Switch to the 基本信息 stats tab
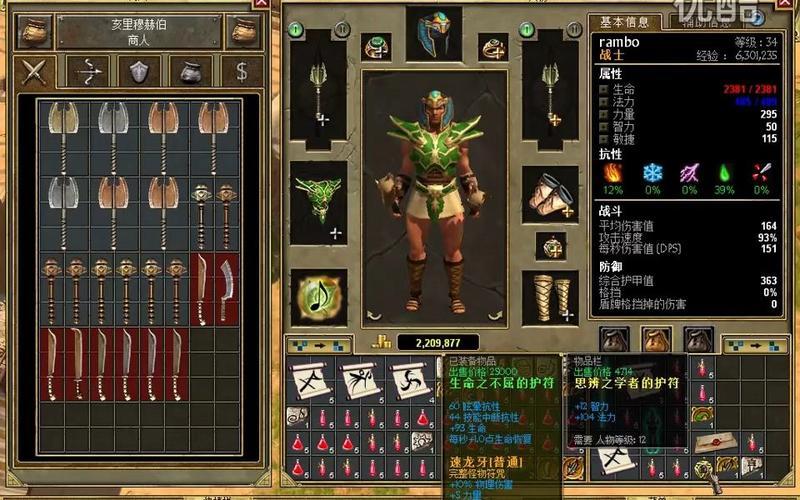The image size is (800, 500). [624, 22]
